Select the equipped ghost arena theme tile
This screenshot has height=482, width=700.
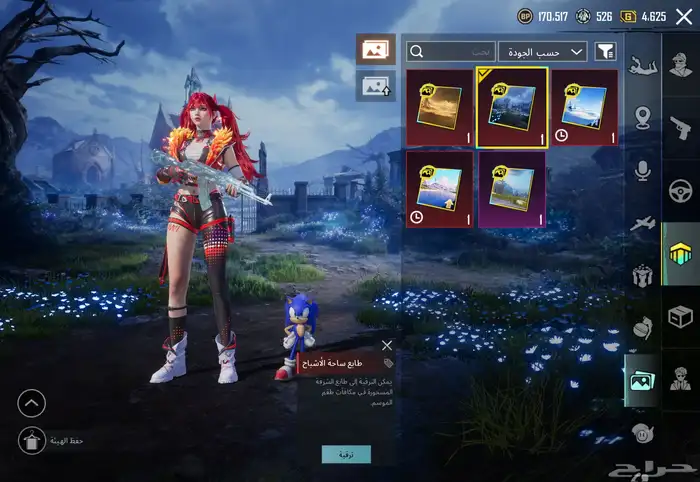(511, 107)
